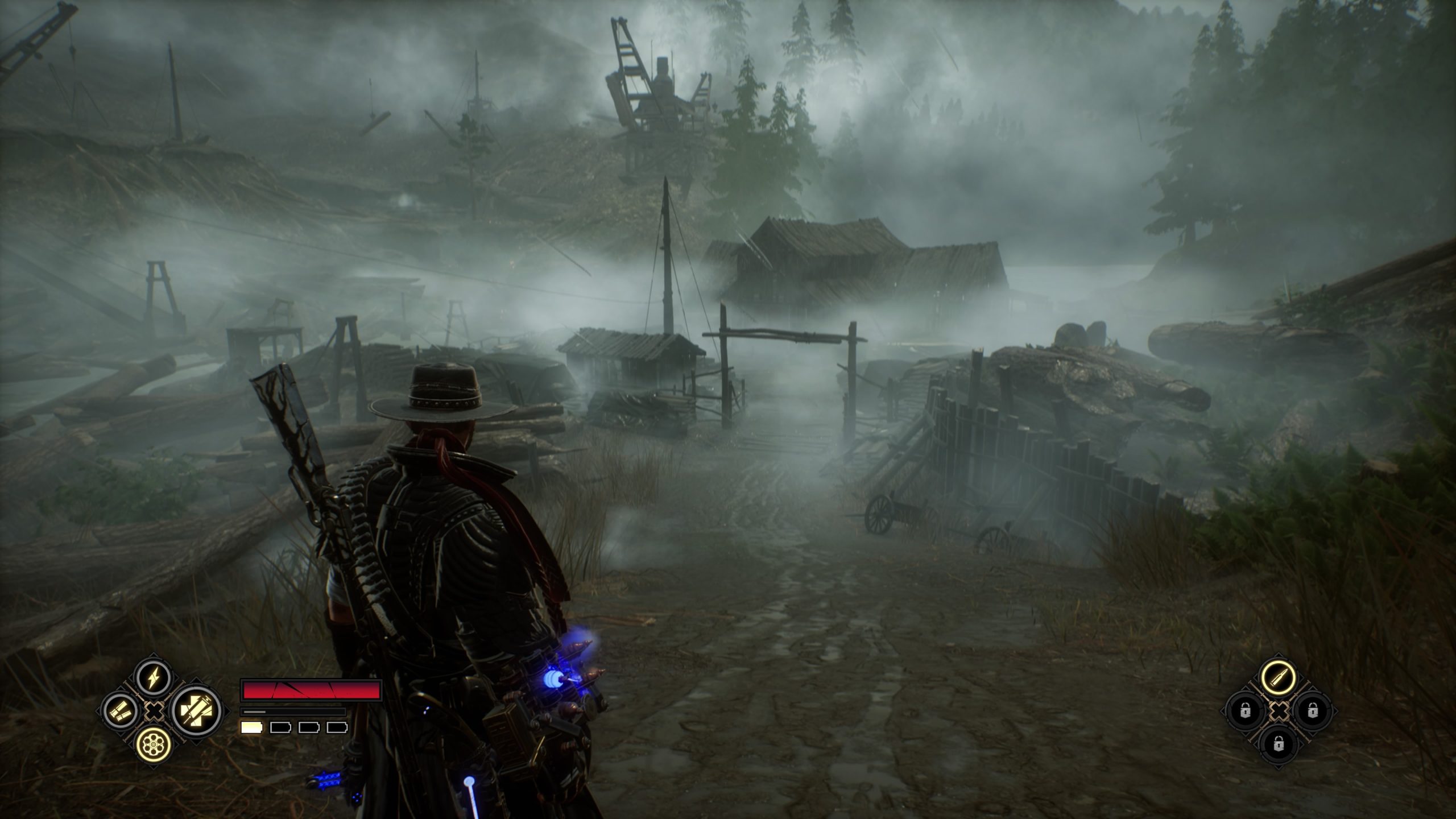The image size is (1456, 819).
Task: Select the rifle bullet weapon slot
Action: tap(1278, 677)
